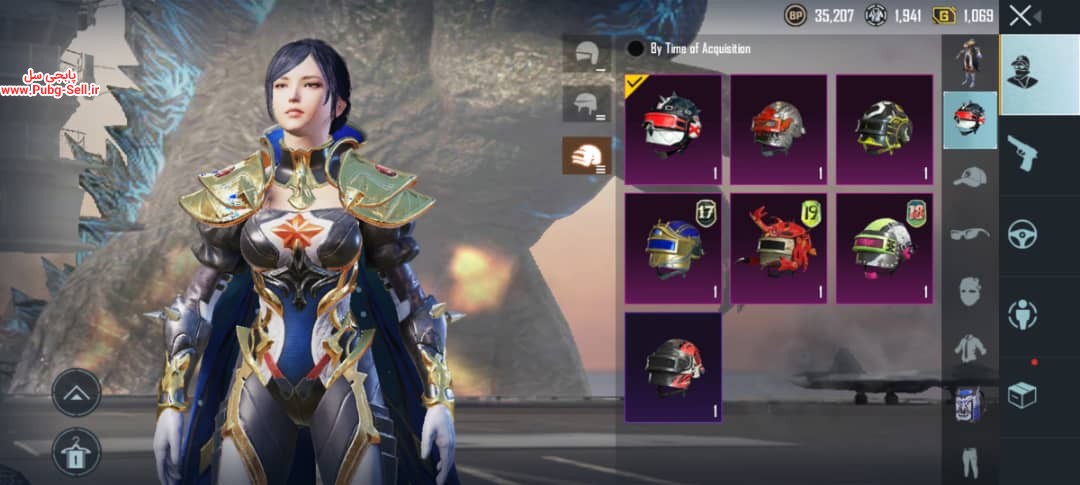Select the red crab helmet marked 19
This screenshot has width=1080, height=485.
coord(778,248)
